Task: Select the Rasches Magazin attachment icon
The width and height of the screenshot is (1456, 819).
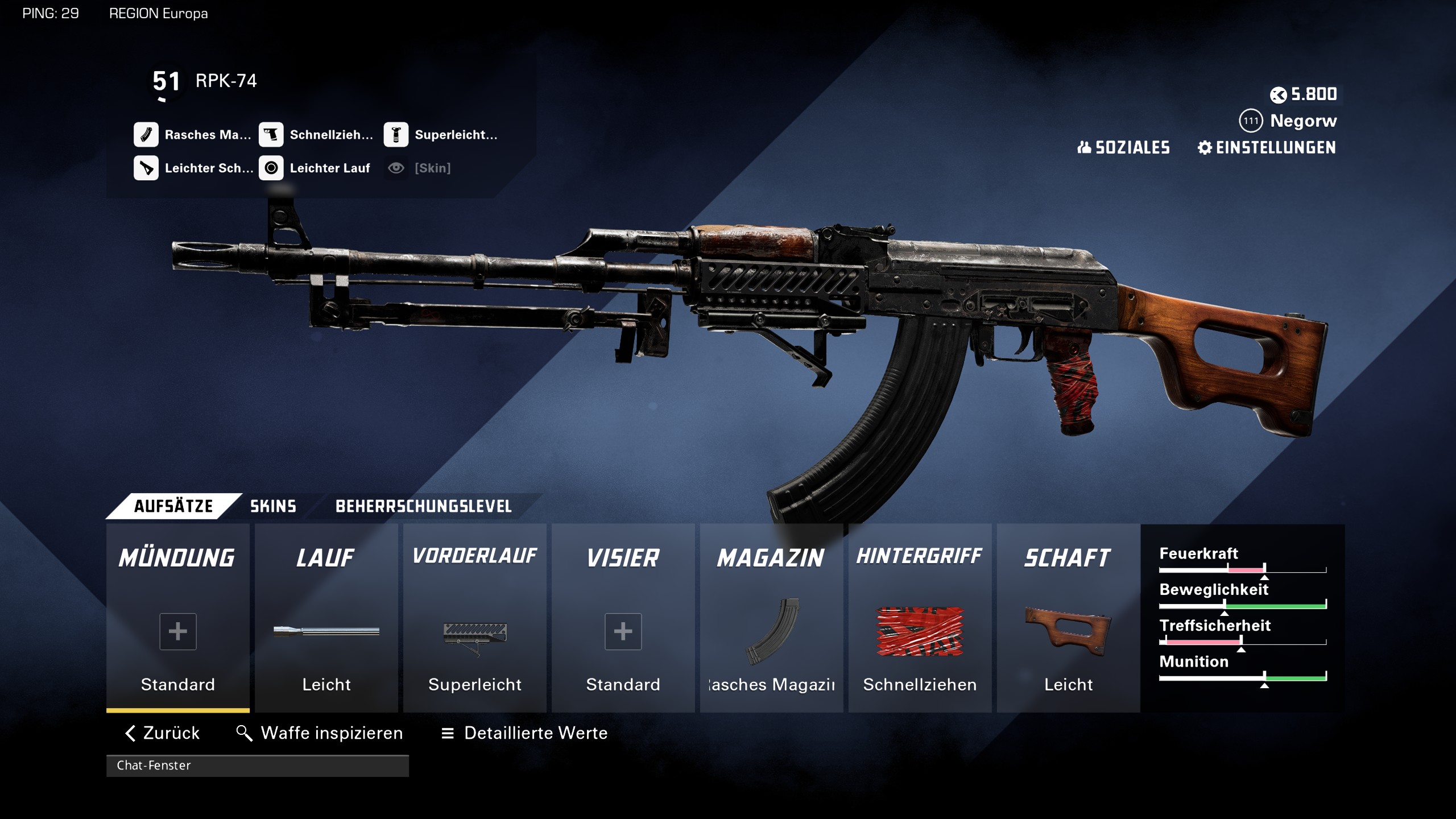Action: (x=147, y=135)
